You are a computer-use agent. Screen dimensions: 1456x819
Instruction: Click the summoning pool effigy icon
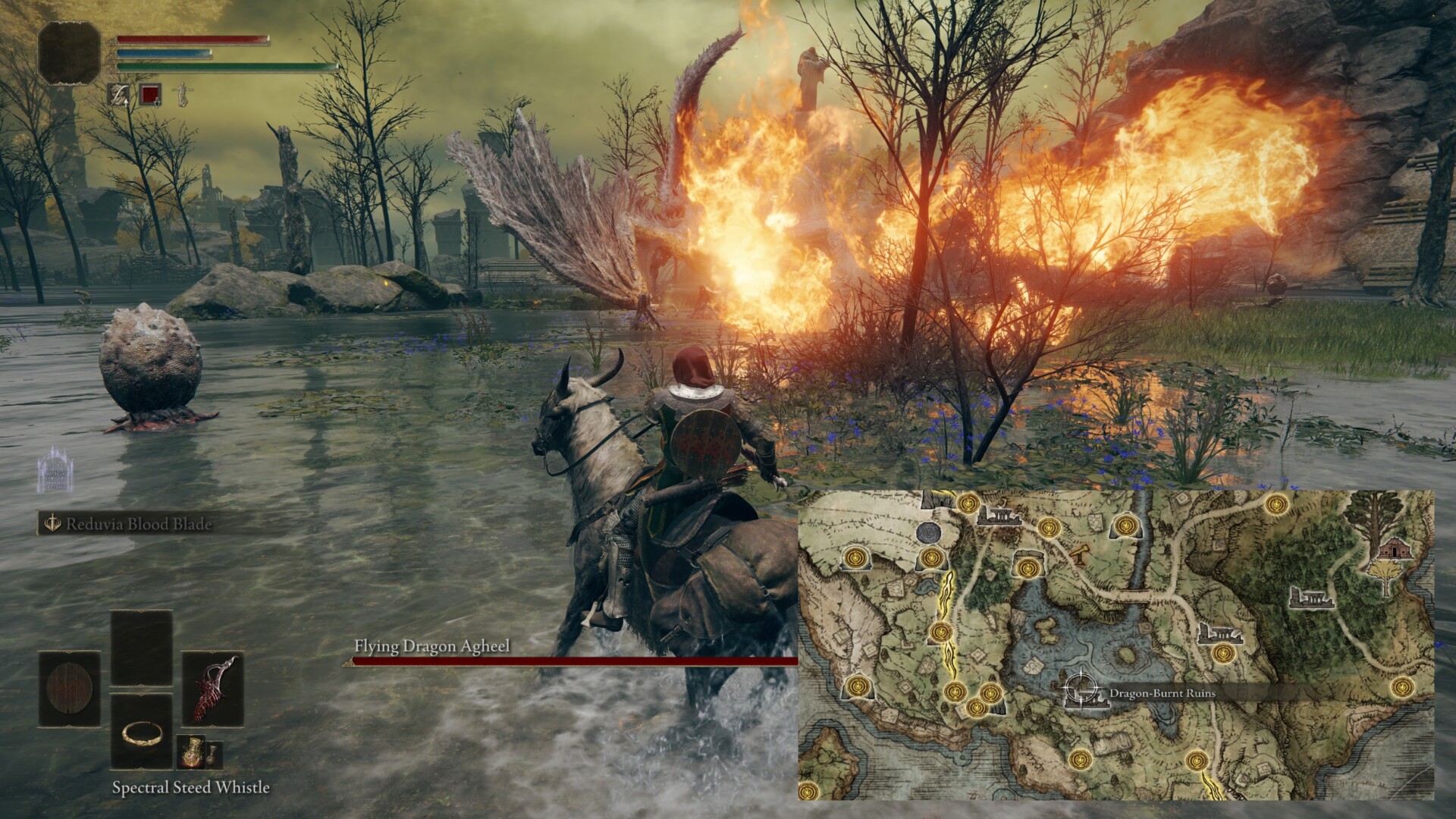click(x=53, y=470)
